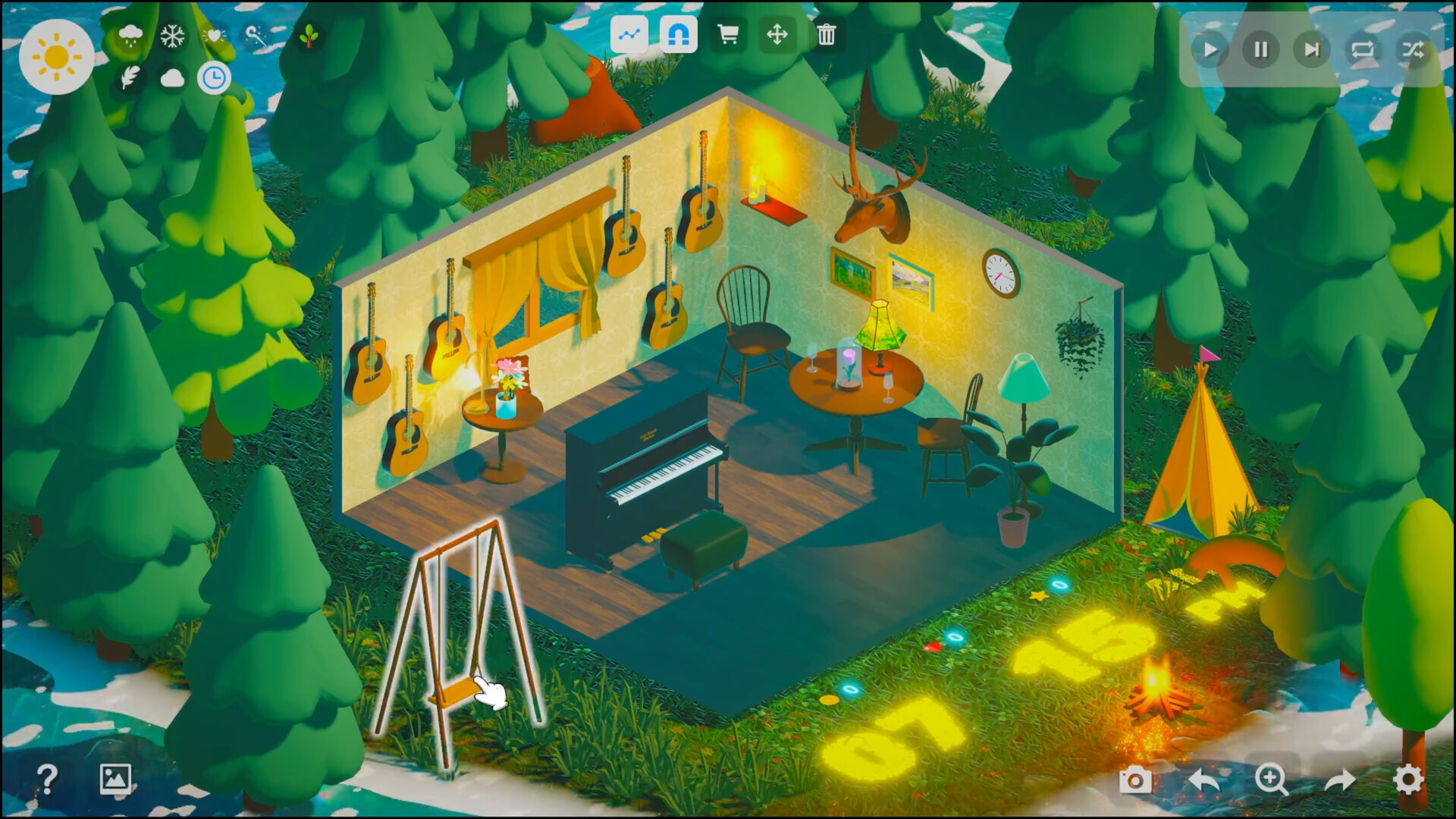Image resolution: width=1456 pixels, height=819 pixels.
Task: Skip to the next track
Action: tap(1312, 50)
